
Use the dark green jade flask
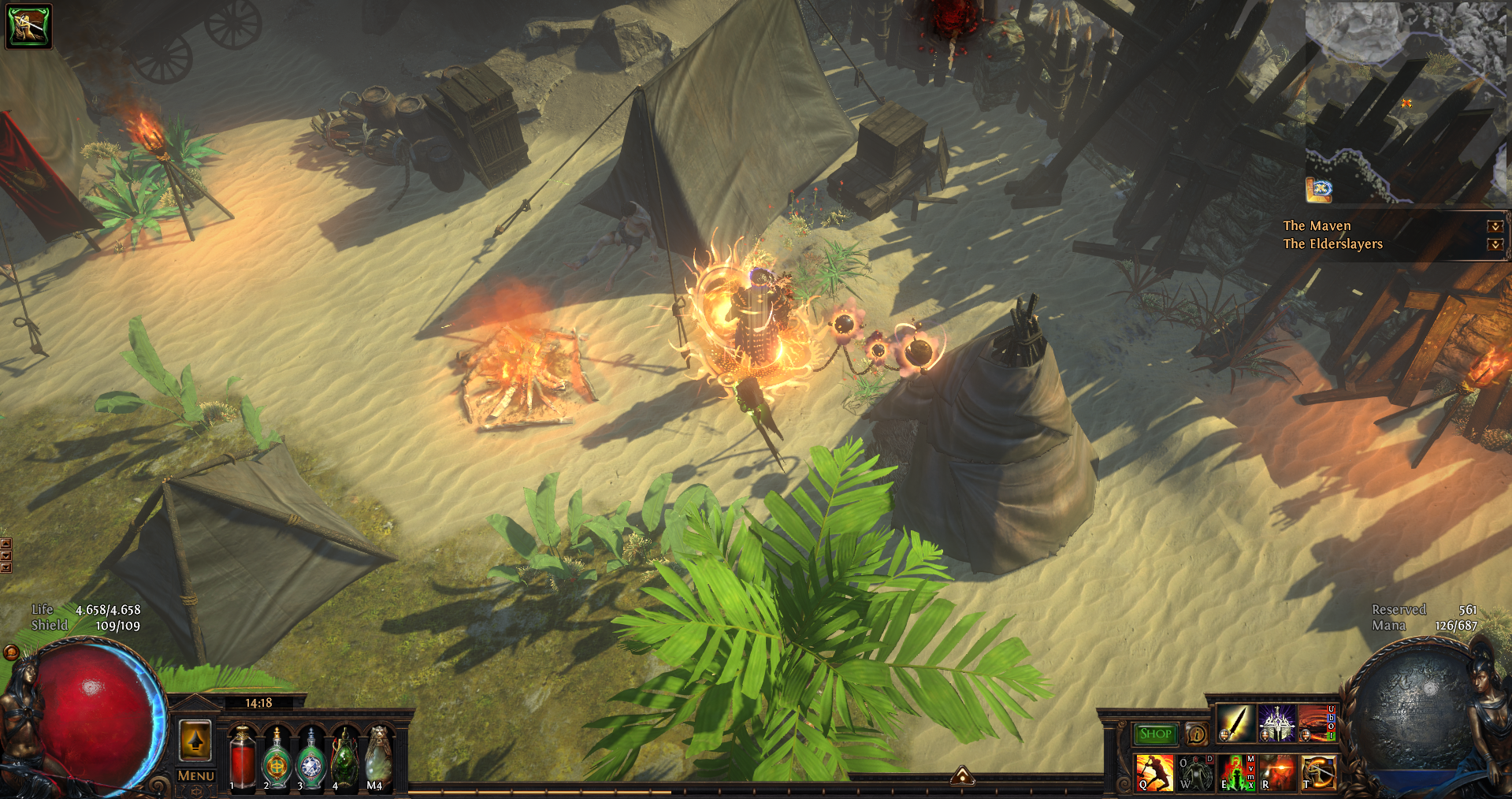point(345,758)
